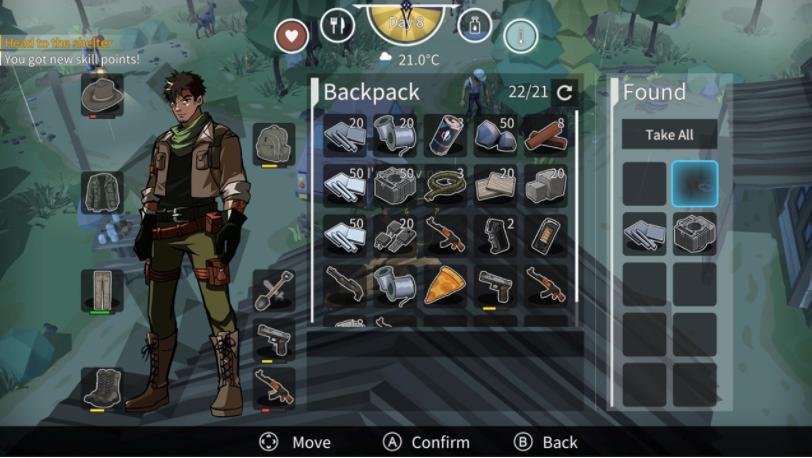Choose the equipped boots slot
The height and width of the screenshot is (458, 812).
coord(102,387)
